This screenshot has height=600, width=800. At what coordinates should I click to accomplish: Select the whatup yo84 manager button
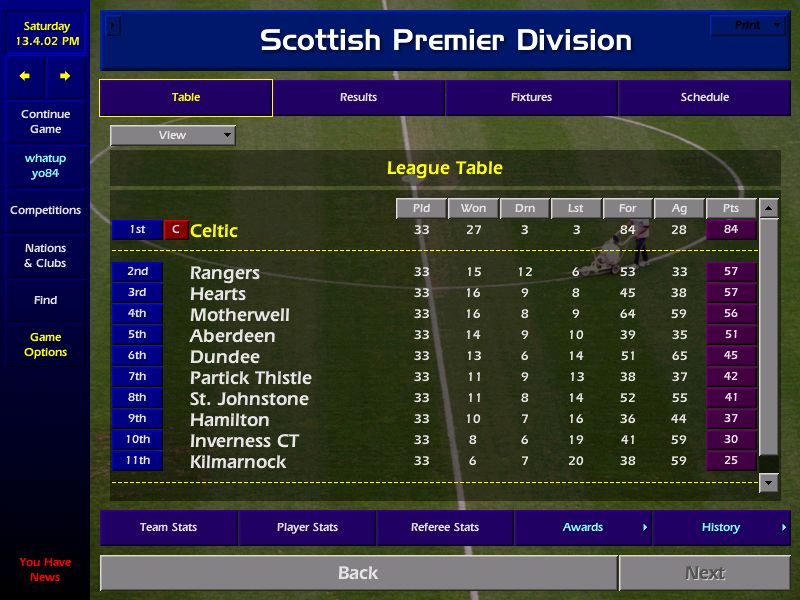(45, 166)
